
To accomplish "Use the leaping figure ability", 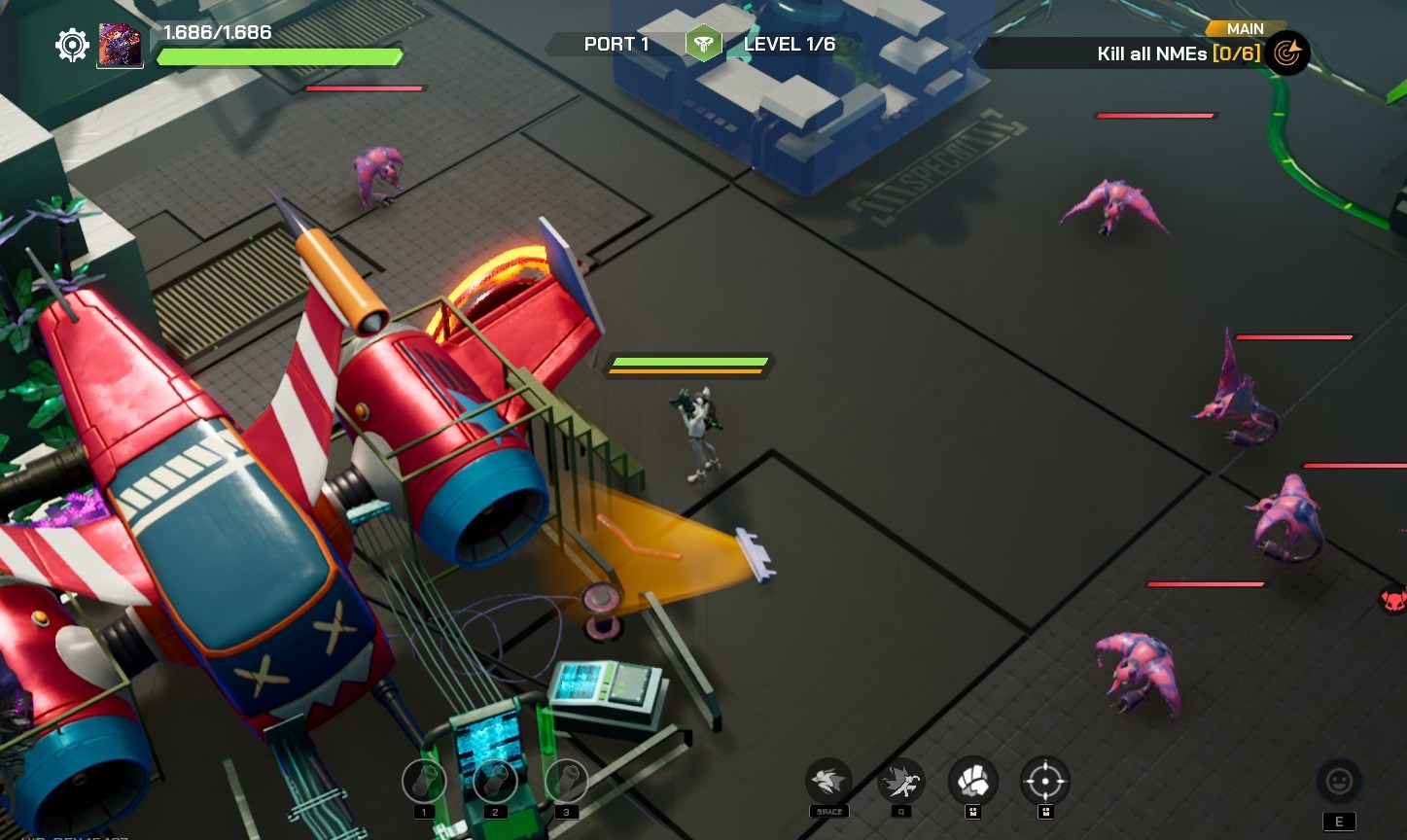I will pyautogui.click(x=900, y=781).
